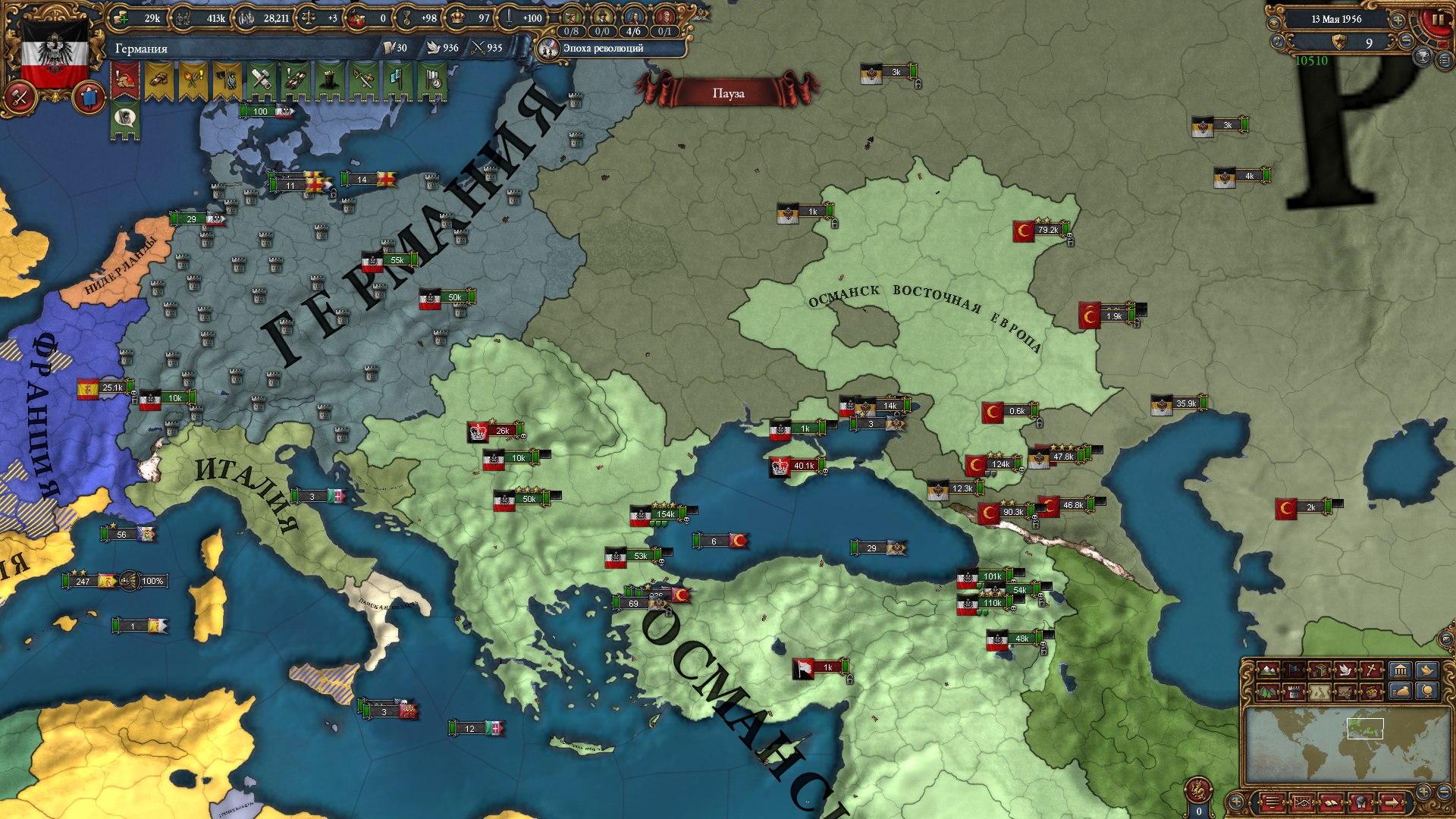
Task: Click the red pause button by date
Action: coord(1436,20)
